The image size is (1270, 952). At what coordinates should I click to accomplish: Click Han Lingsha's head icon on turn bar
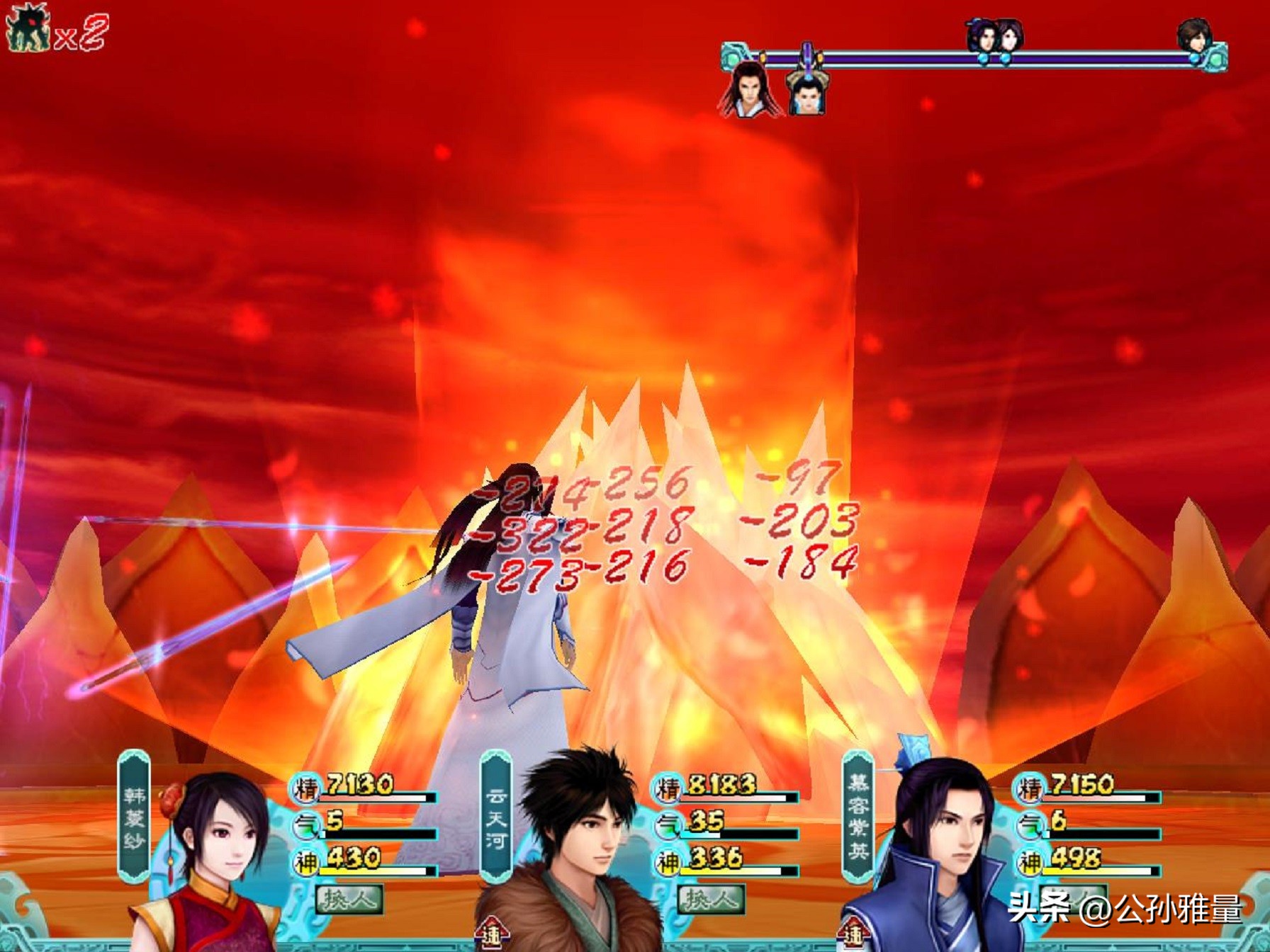point(1008,35)
